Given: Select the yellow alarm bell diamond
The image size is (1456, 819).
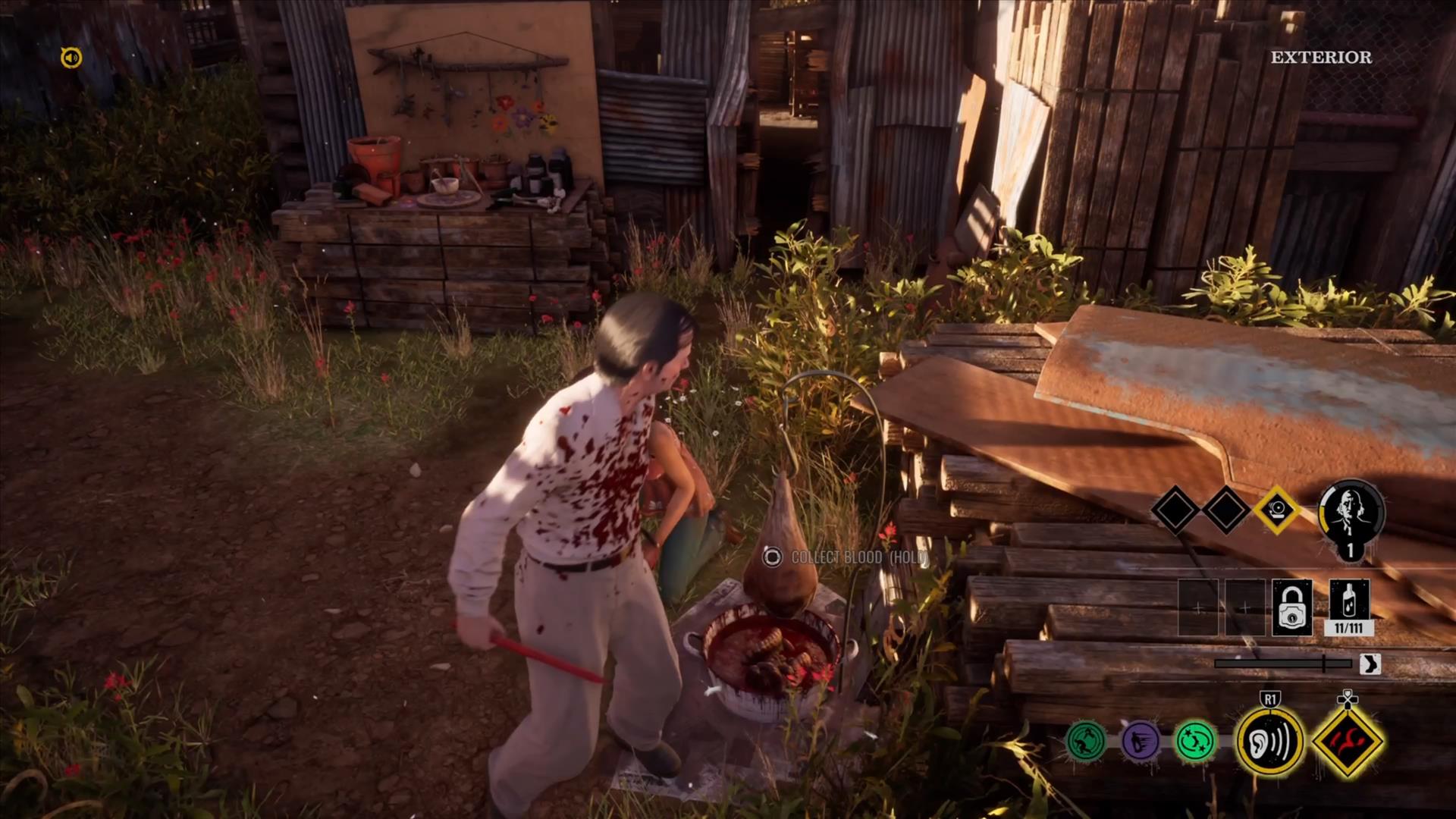Looking at the screenshot, I should (1277, 509).
